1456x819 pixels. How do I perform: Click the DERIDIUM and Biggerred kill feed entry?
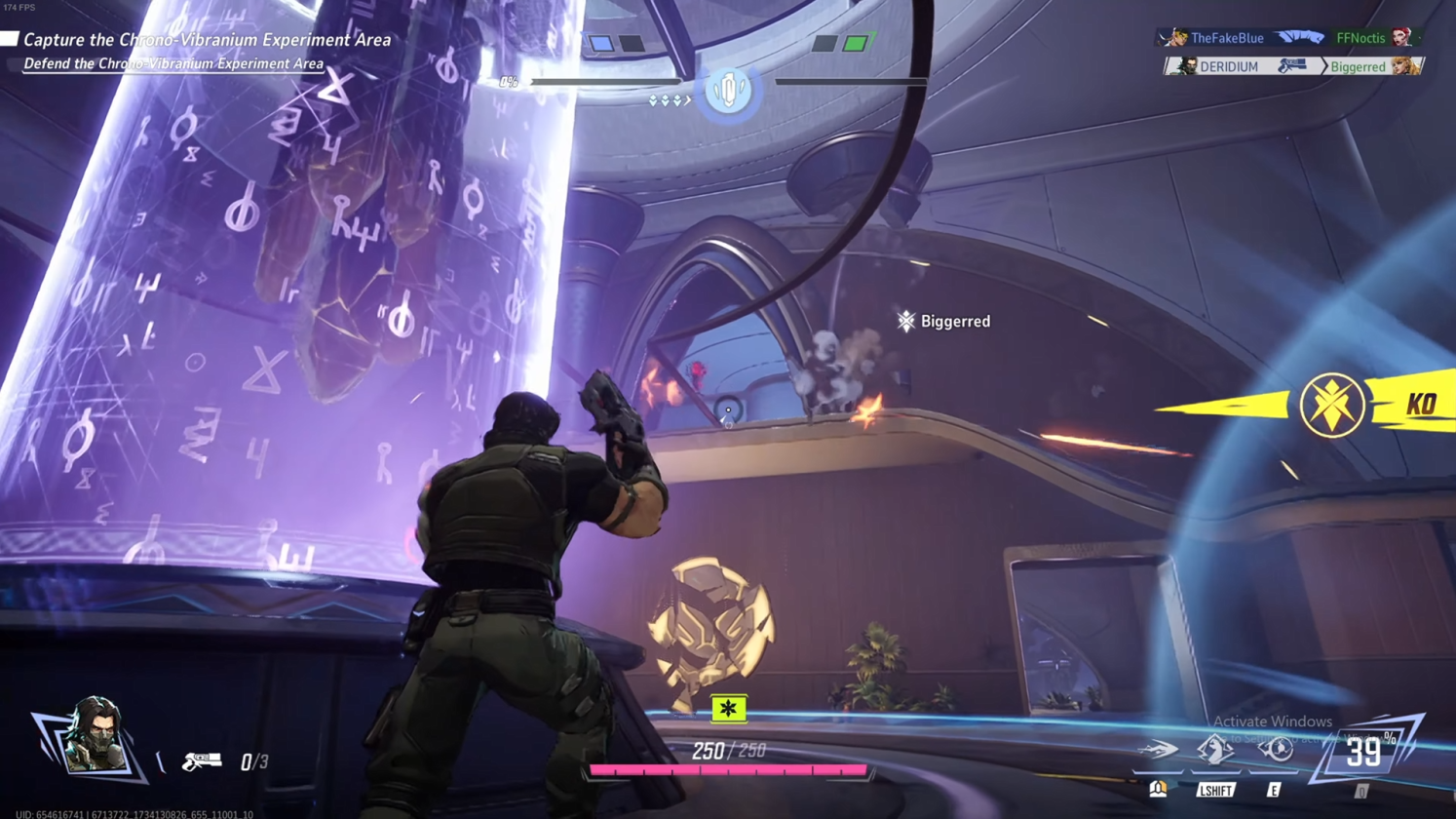[x=1293, y=66]
